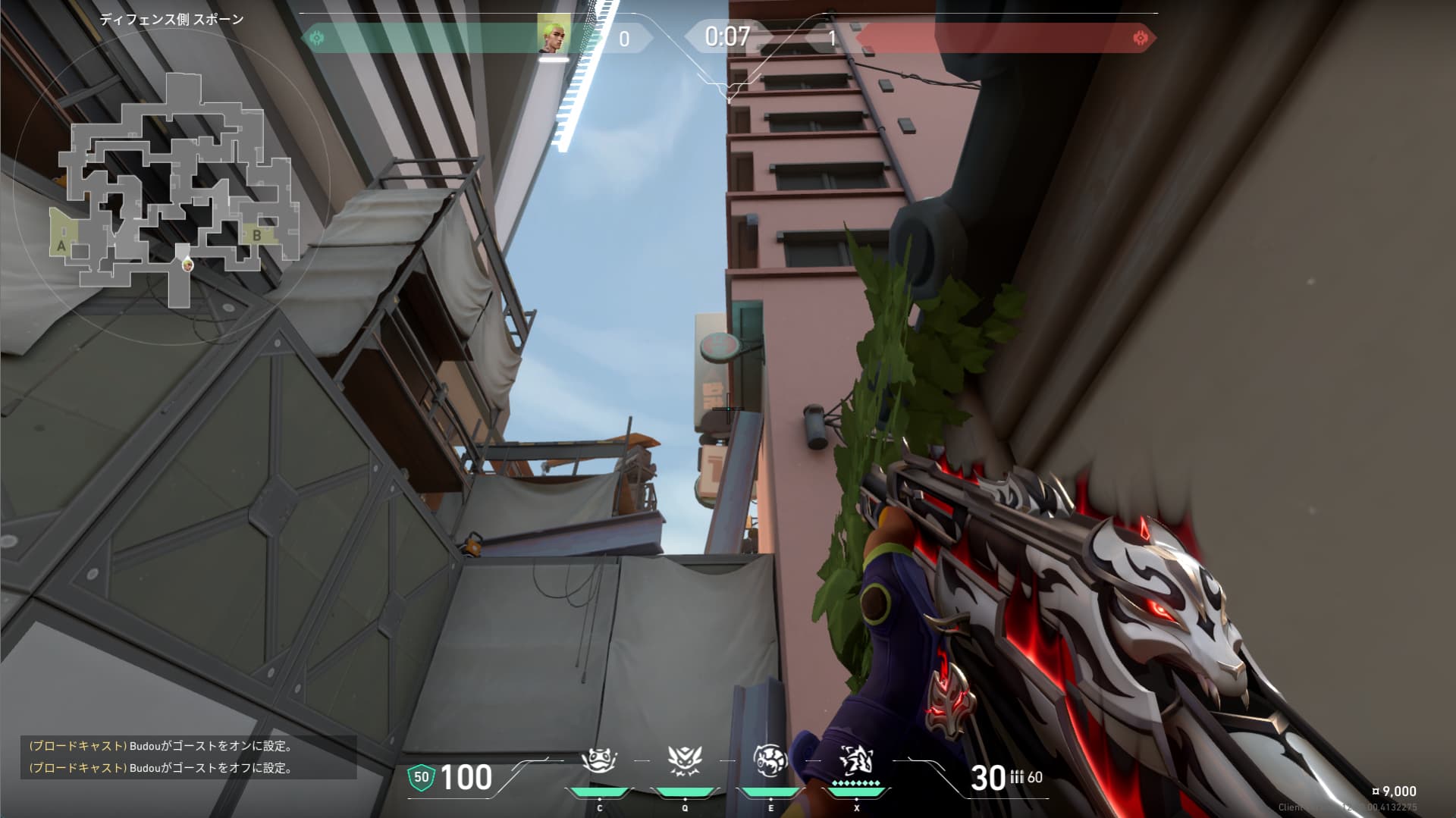The width and height of the screenshot is (1456, 818).
Task: Click the minimap in the corner
Action: coord(174,190)
